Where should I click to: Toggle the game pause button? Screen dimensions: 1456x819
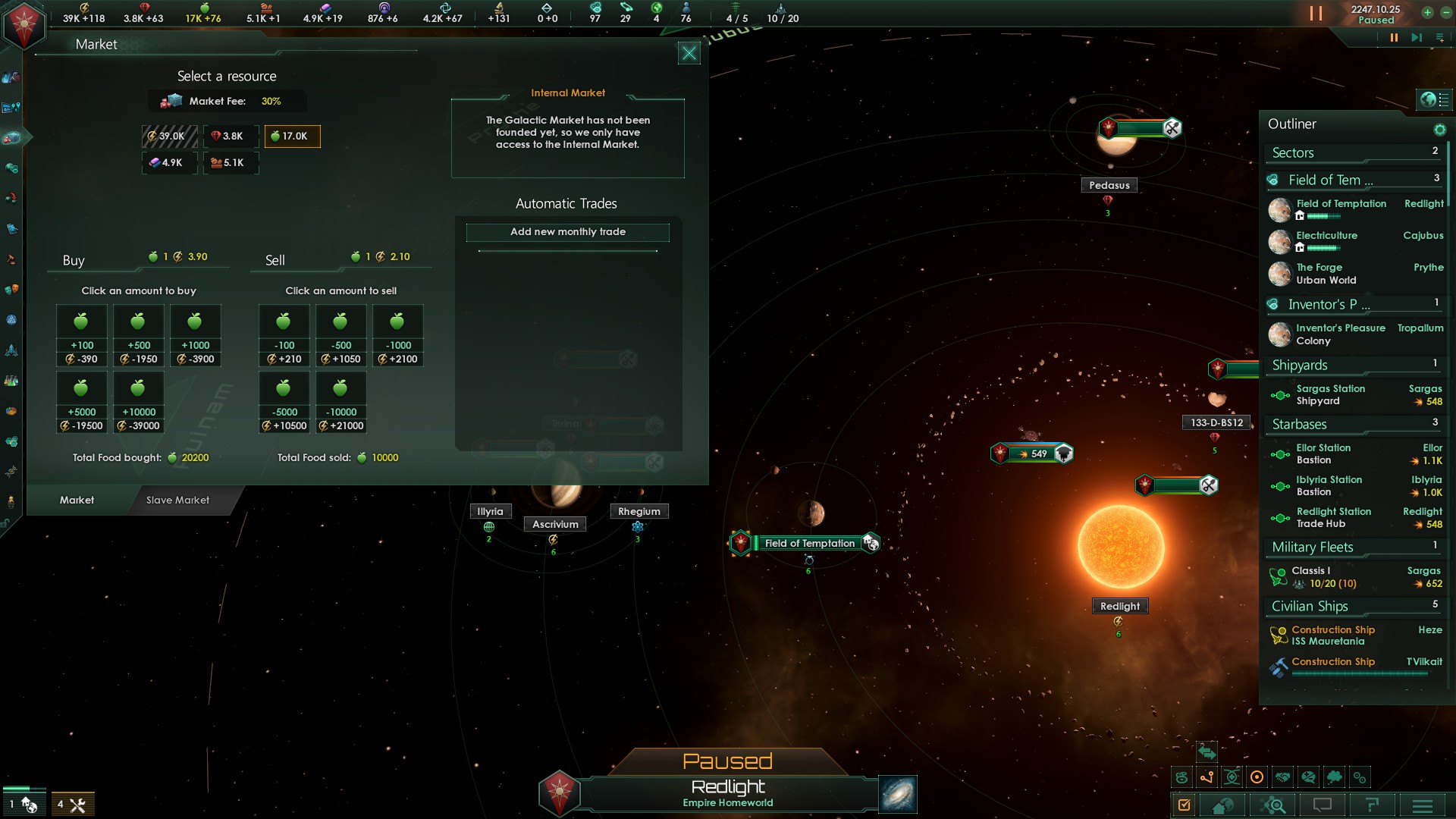tap(1393, 38)
